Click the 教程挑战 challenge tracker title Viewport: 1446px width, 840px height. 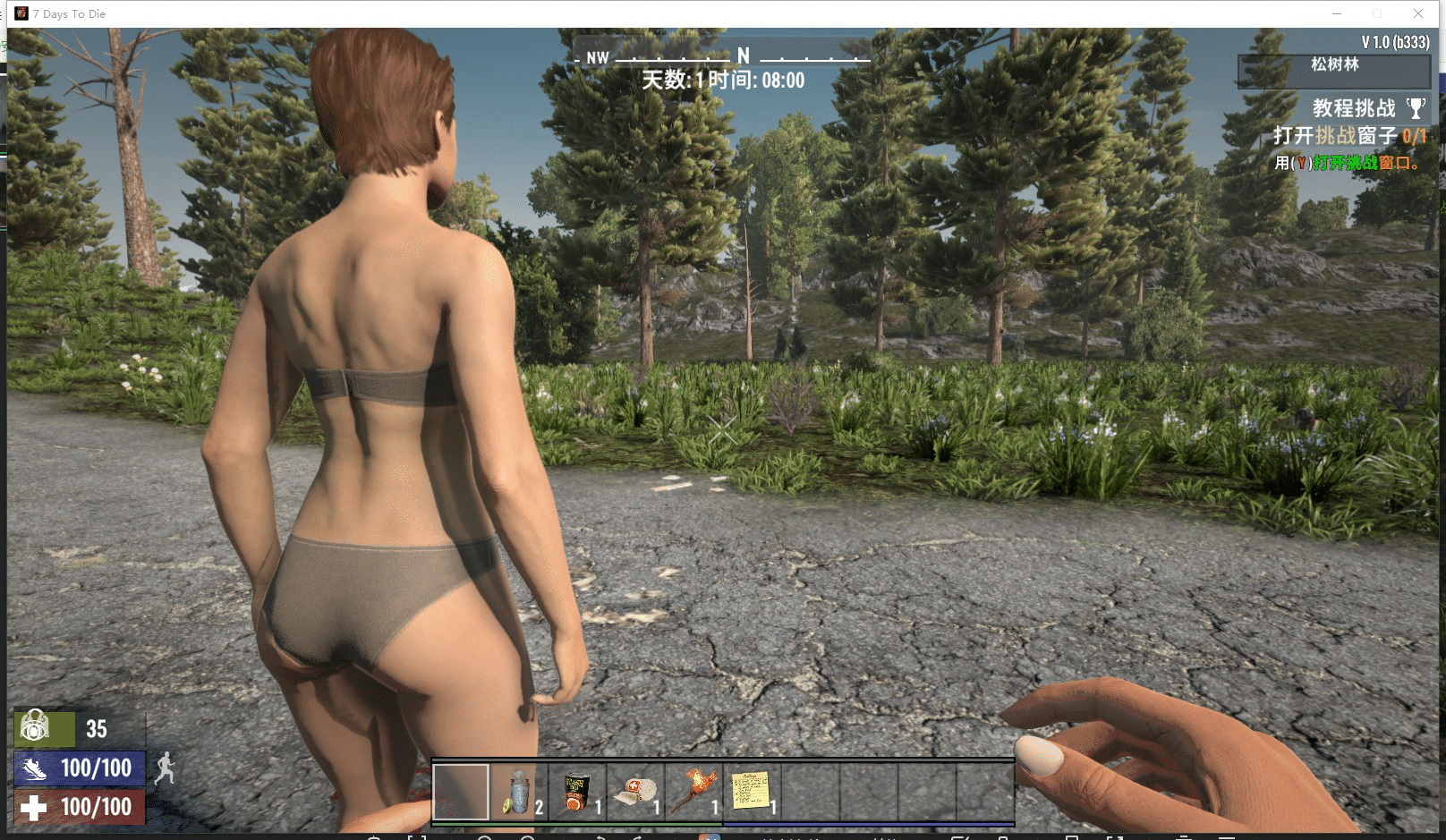click(x=1353, y=108)
